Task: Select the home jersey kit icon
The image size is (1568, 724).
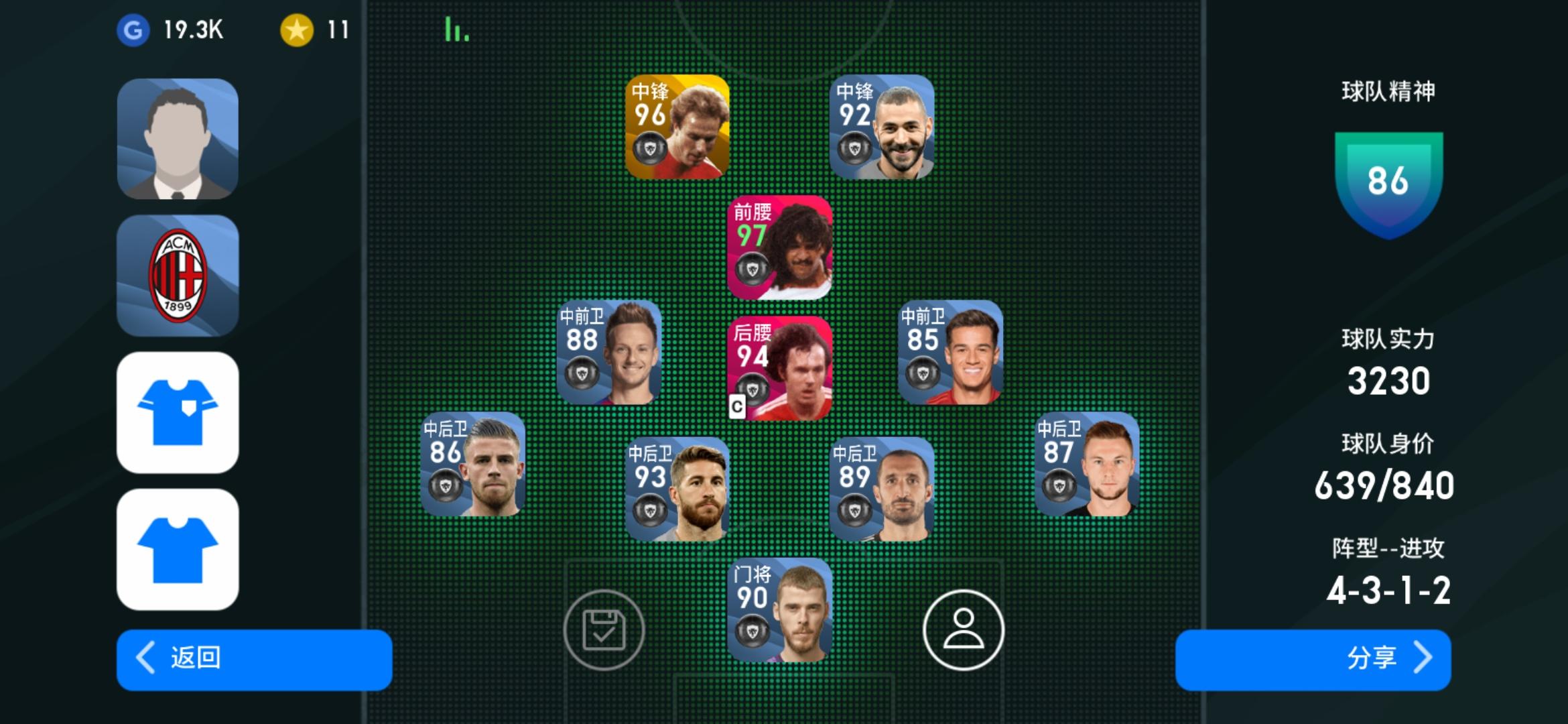Action: pos(178,412)
